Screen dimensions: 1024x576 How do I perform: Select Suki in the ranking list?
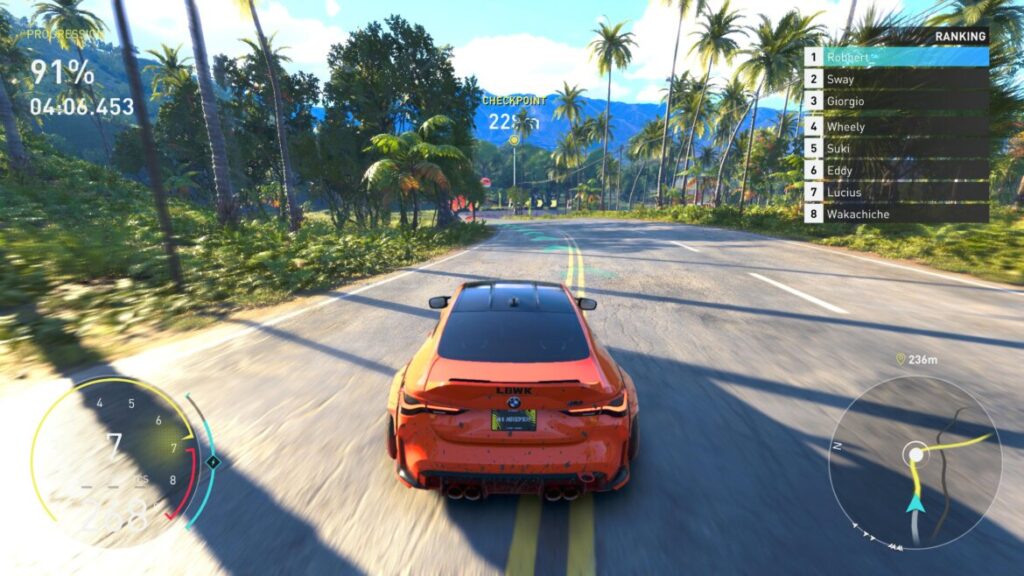[896, 149]
